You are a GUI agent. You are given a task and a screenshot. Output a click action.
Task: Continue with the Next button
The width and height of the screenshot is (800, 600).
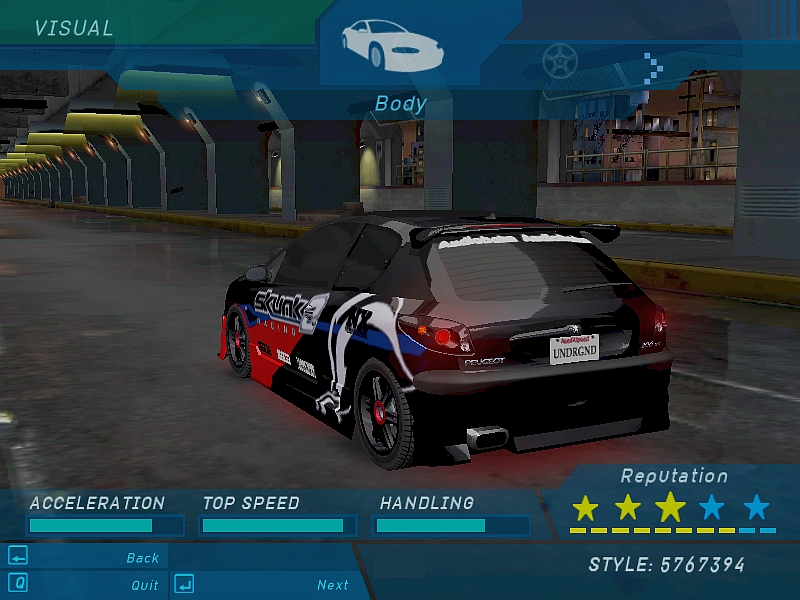[x=332, y=585]
